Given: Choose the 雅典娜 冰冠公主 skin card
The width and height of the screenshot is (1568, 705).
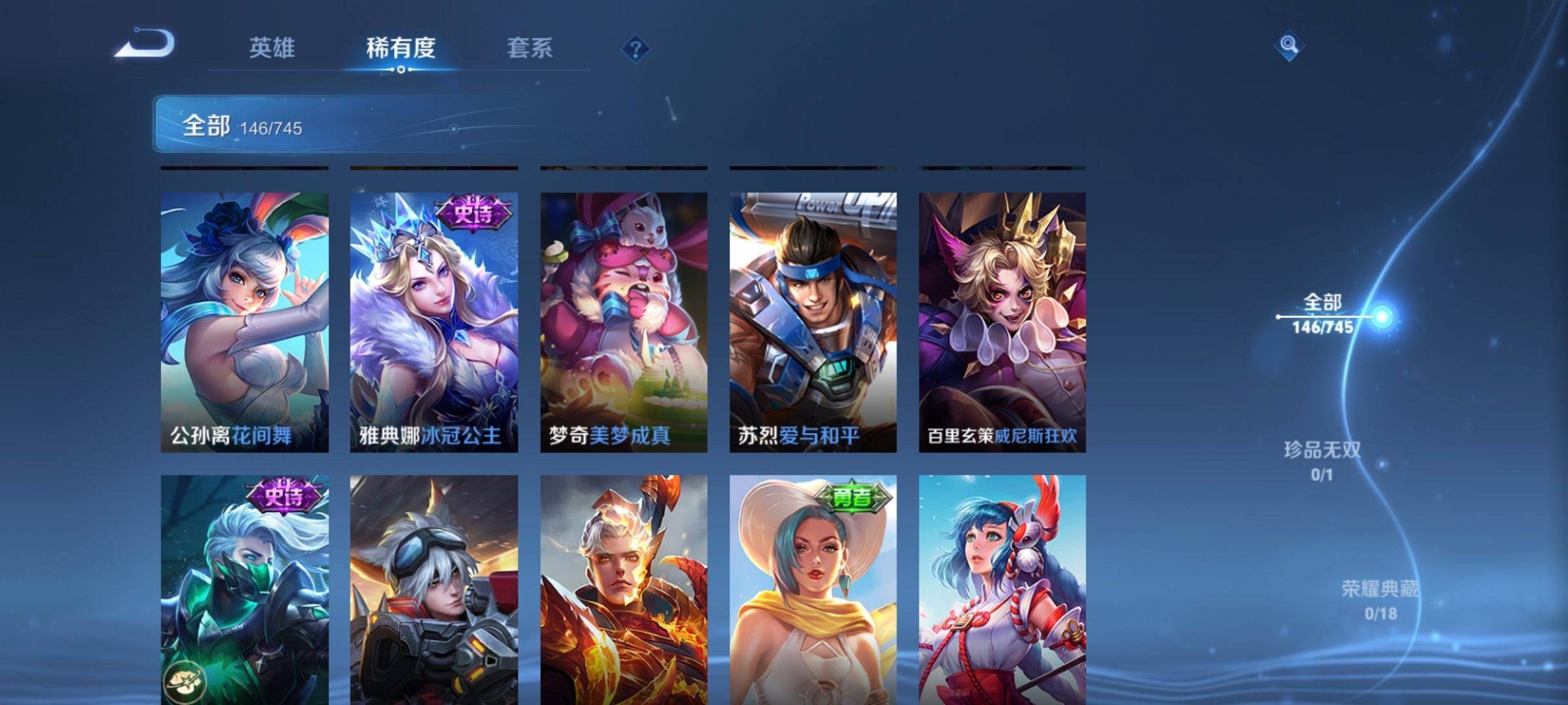Looking at the screenshot, I should (434, 322).
